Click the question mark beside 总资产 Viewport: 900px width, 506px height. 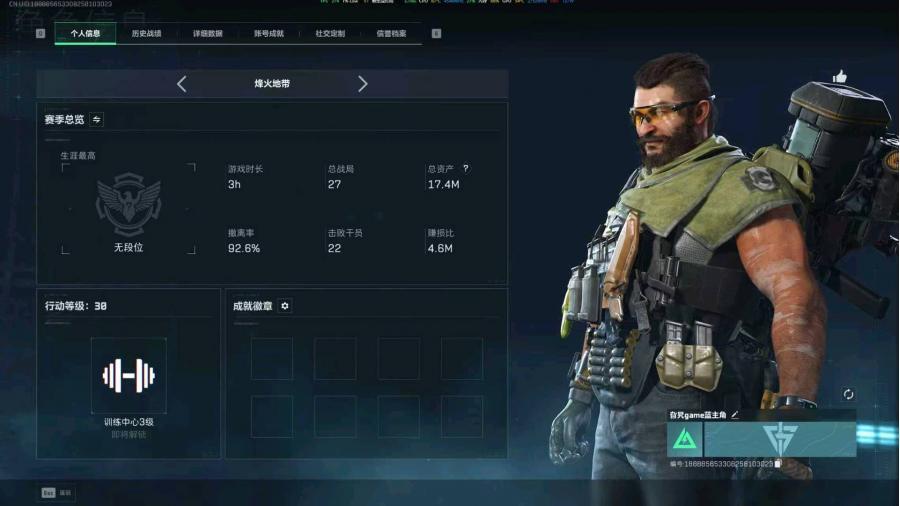[x=466, y=169]
